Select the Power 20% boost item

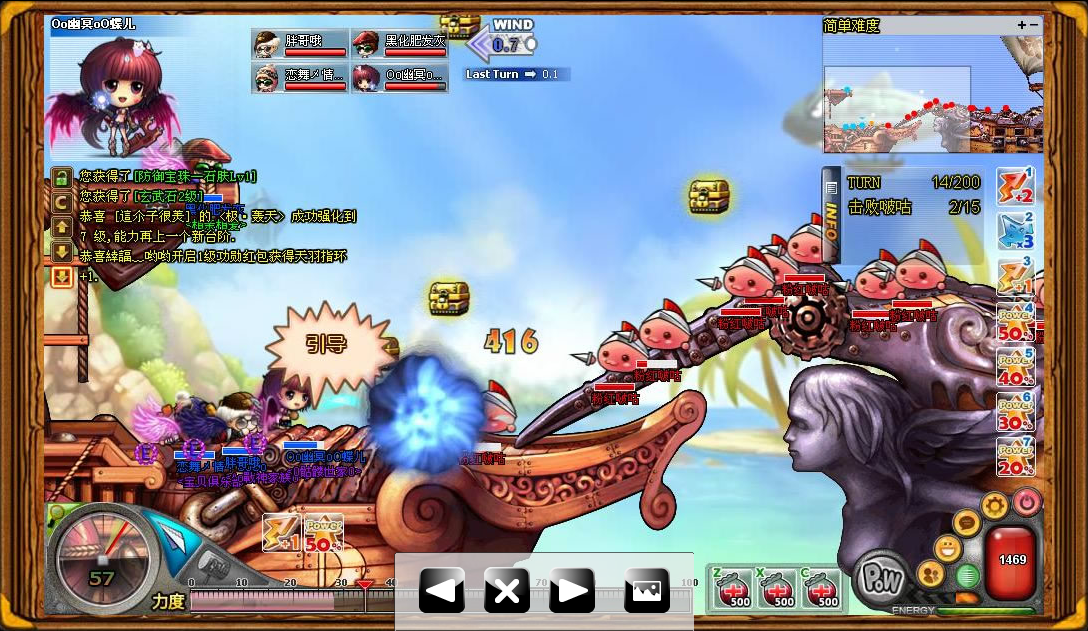point(1015,457)
